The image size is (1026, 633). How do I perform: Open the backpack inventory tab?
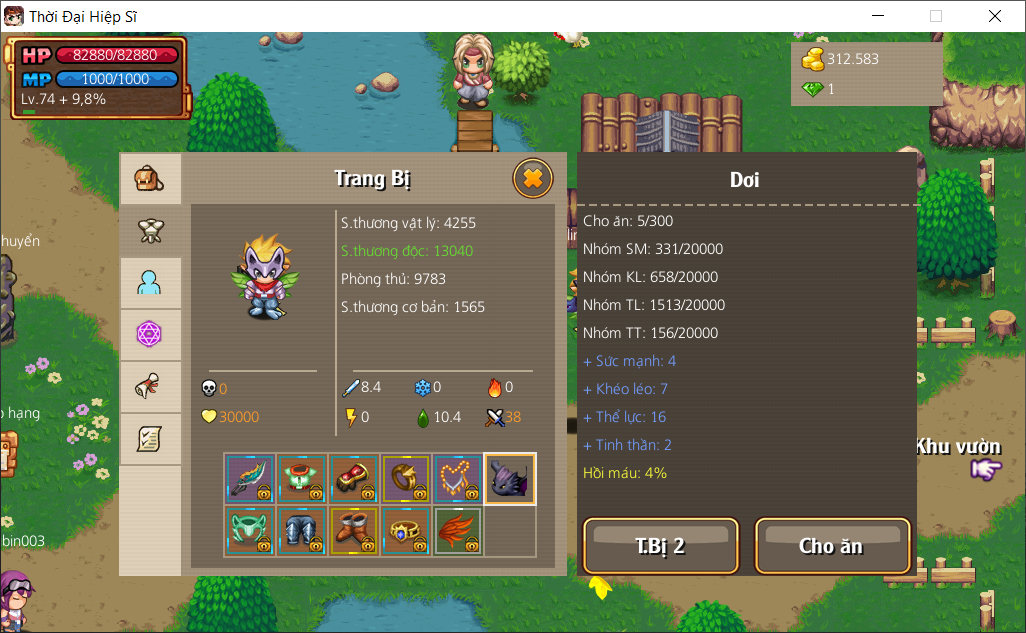click(150, 179)
